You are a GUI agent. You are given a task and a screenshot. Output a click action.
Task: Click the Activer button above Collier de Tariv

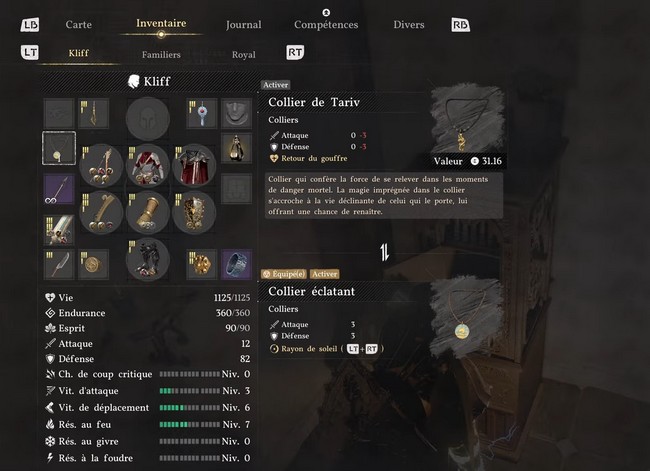point(275,86)
